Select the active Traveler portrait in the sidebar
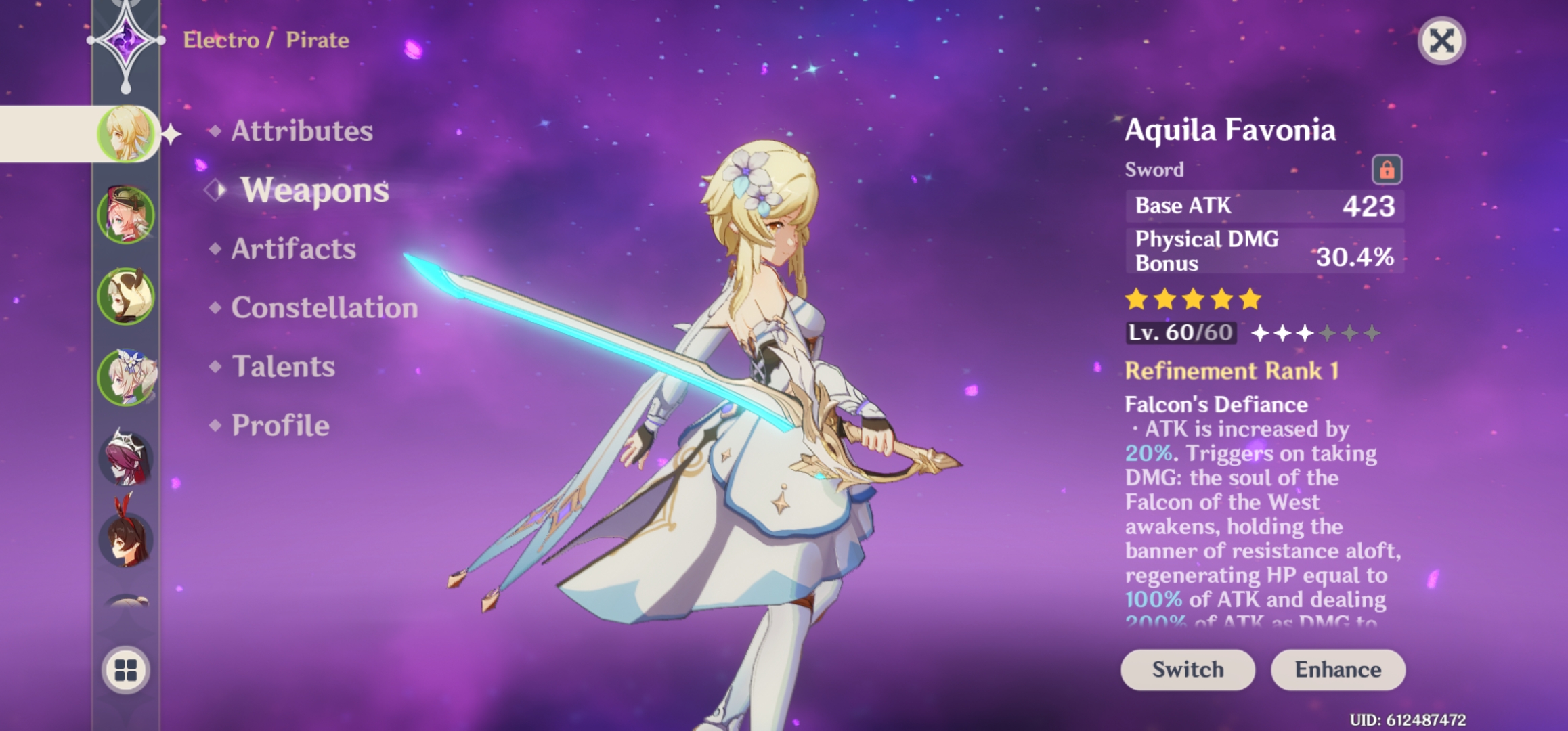The width and height of the screenshot is (1568, 731). (x=125, y=132)
